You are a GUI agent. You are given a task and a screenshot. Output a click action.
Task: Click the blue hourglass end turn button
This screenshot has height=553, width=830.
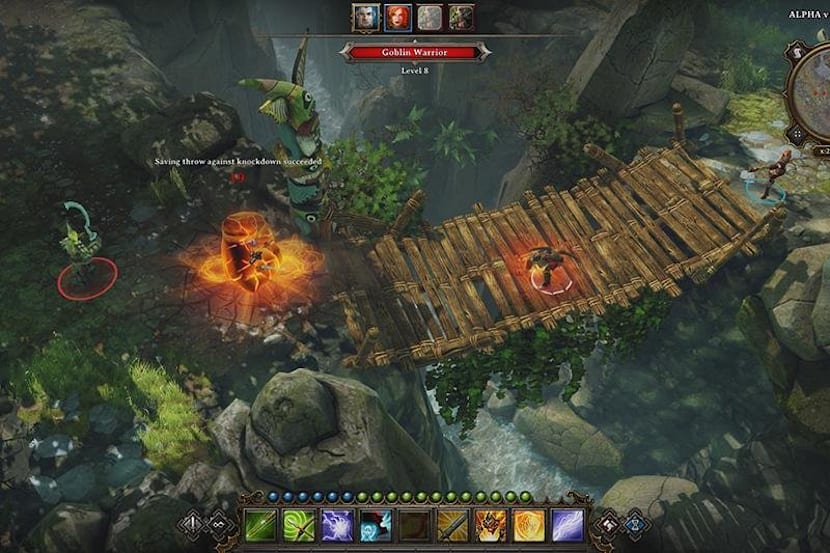(632, 525)
